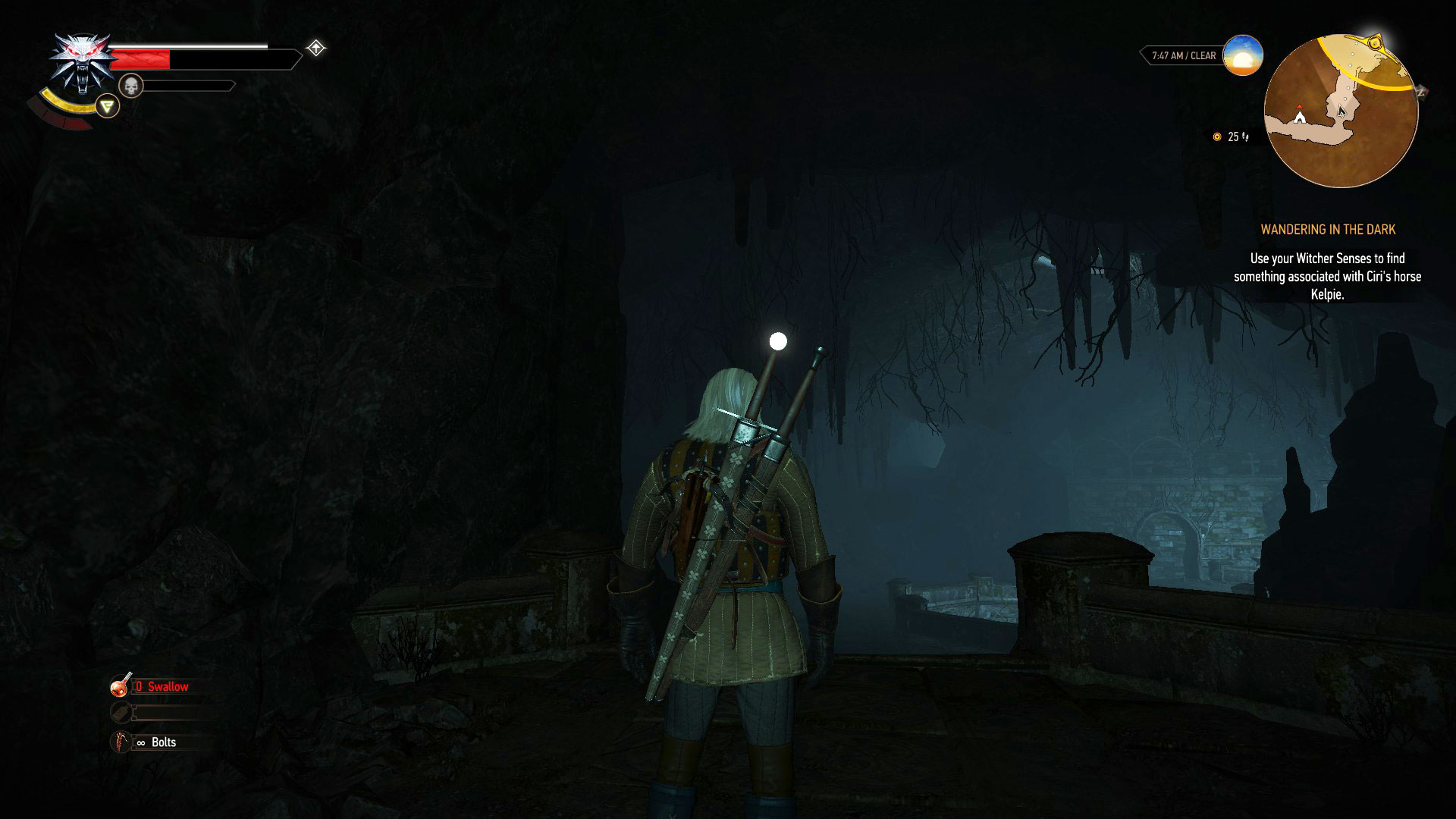
Task: Click the diamond buff icon beside health bar
Action: click(x=315, y=49)
